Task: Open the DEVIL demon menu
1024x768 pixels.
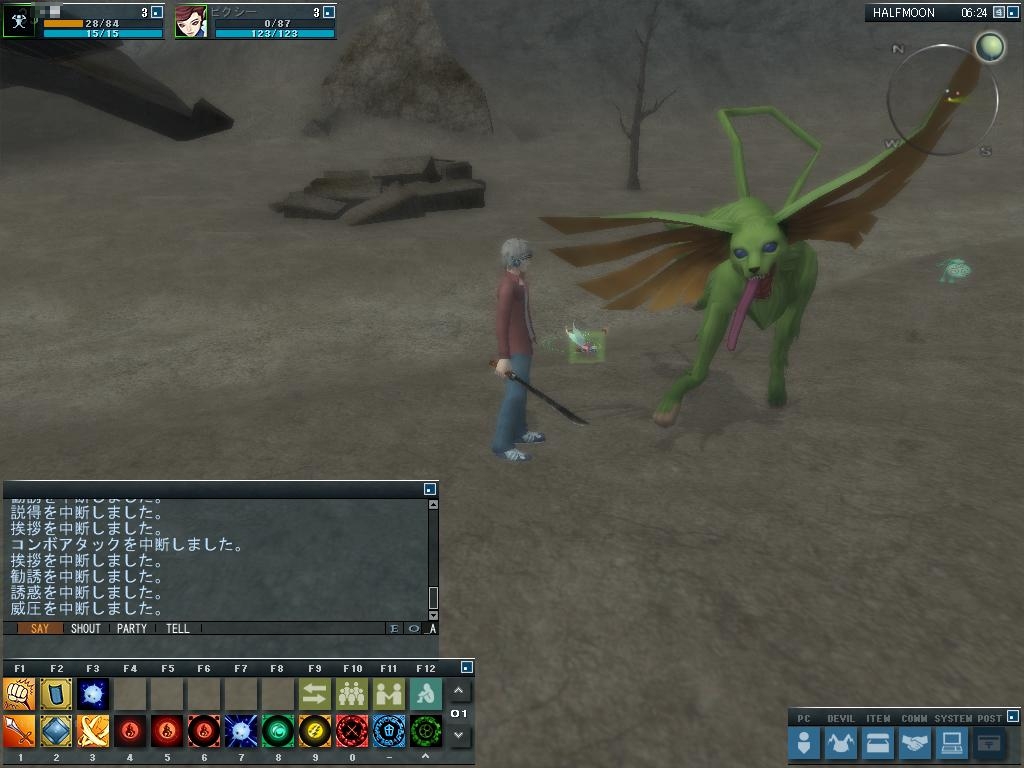Action: click(x=841, y=743)
